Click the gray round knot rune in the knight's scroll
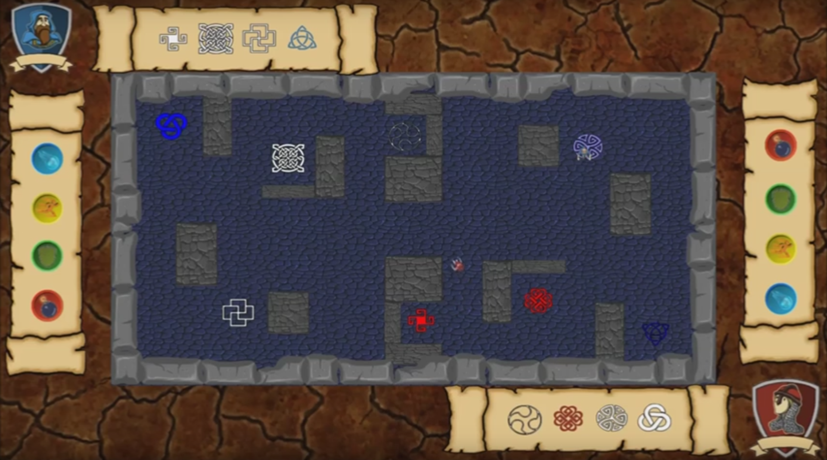Screen dimensions: 827x460 point(611,419)
